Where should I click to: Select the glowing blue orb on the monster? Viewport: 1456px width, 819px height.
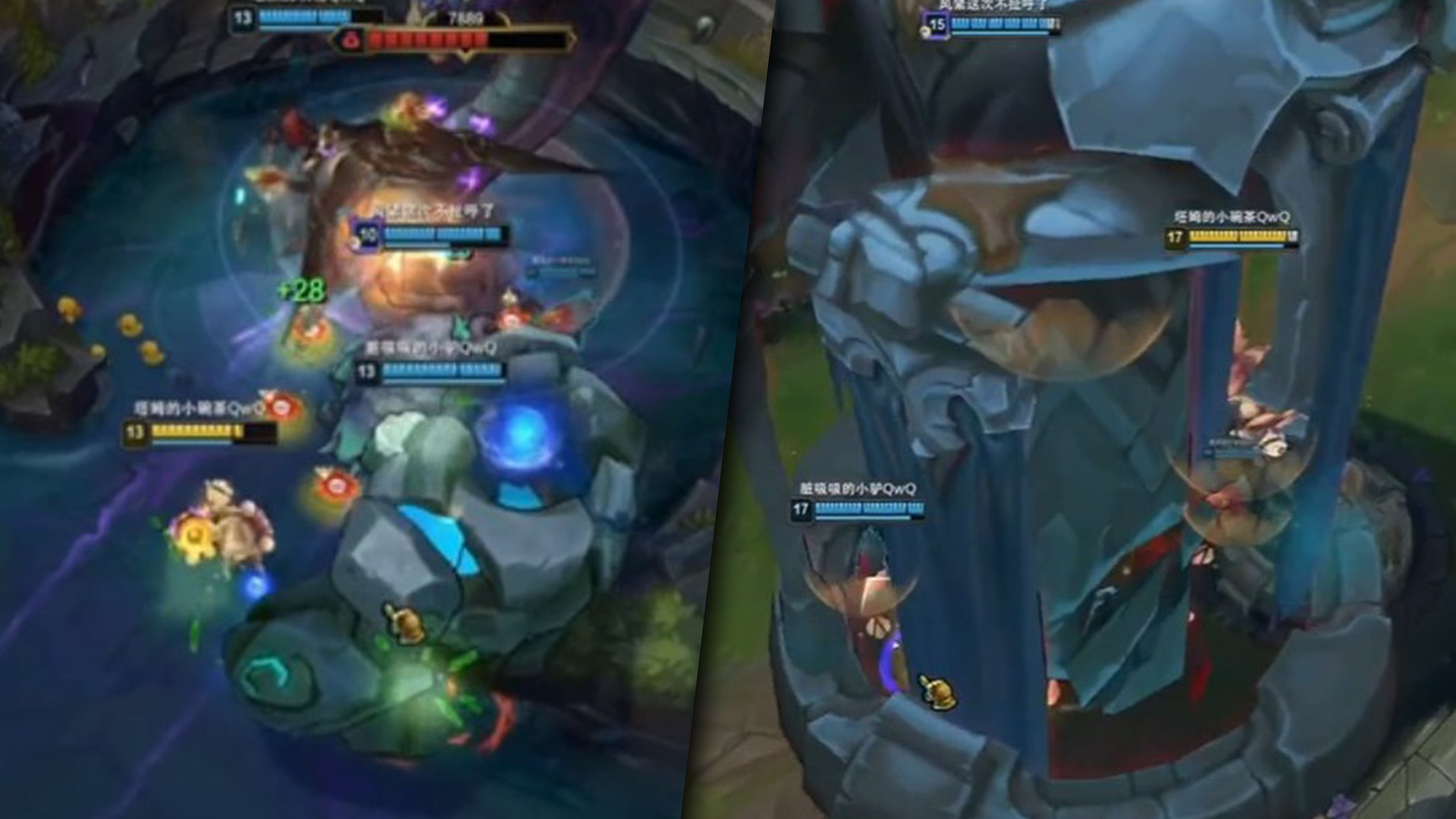tap(523, 432)
